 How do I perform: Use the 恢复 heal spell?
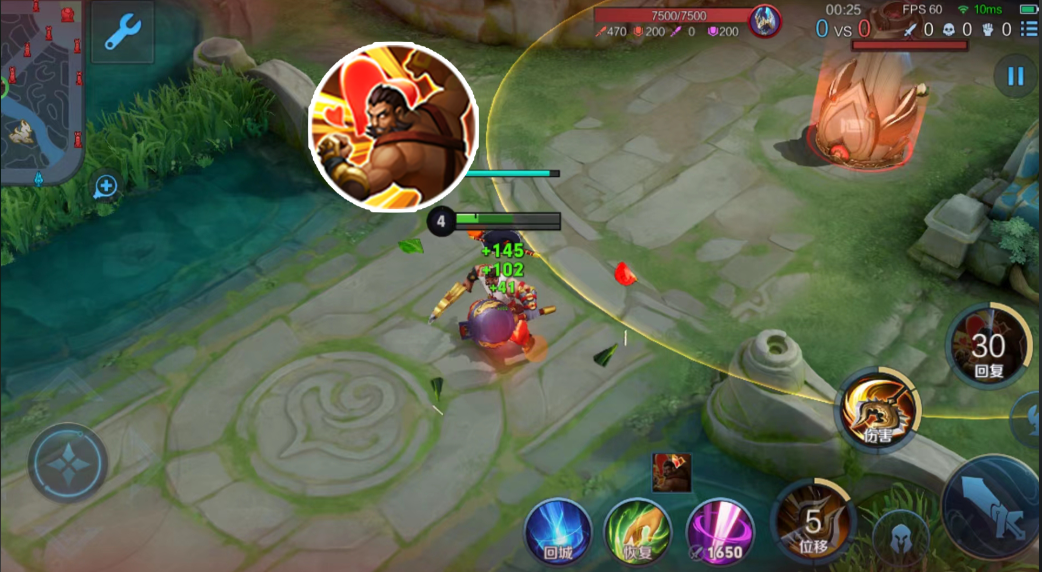click(637, 530)
